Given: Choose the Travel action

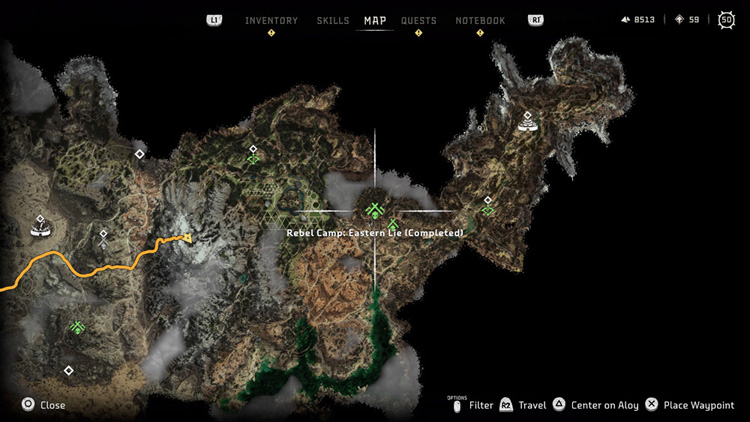Looking at the screenshot, I should pyautogui.click(x=524, y=405).
